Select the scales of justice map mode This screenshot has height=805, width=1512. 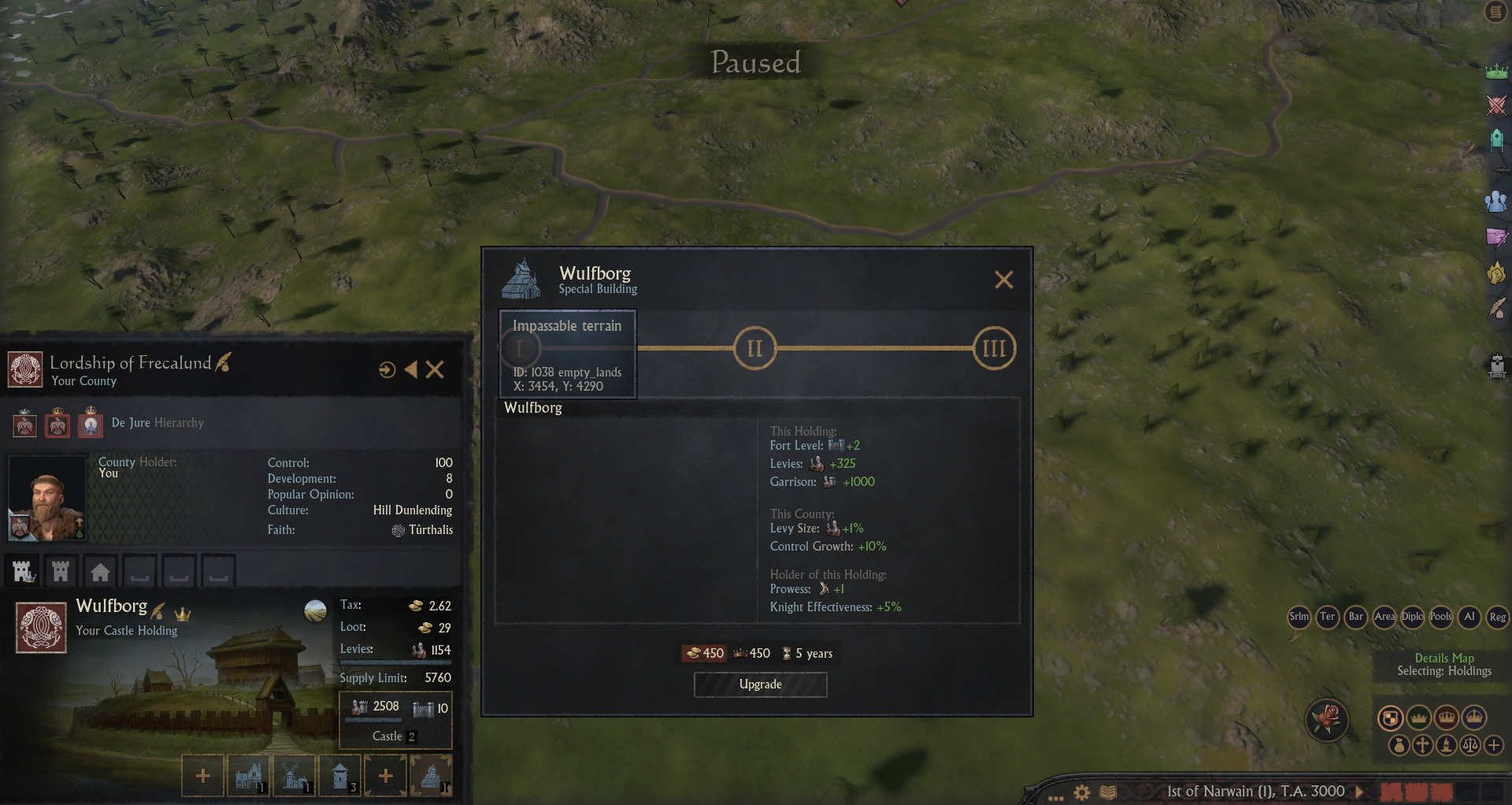tap(1470, 744)
